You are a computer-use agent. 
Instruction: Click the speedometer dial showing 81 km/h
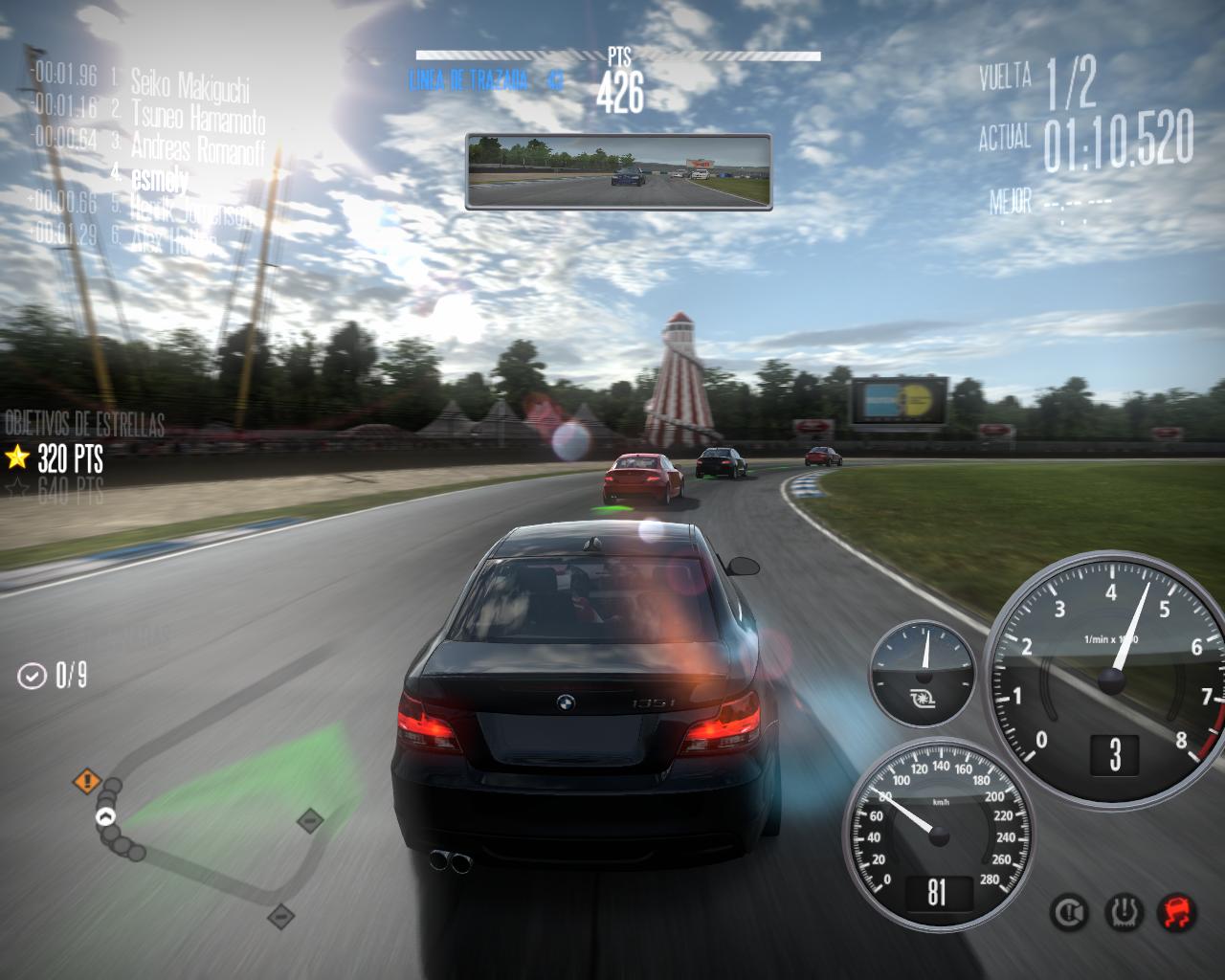tap(935, 834)
